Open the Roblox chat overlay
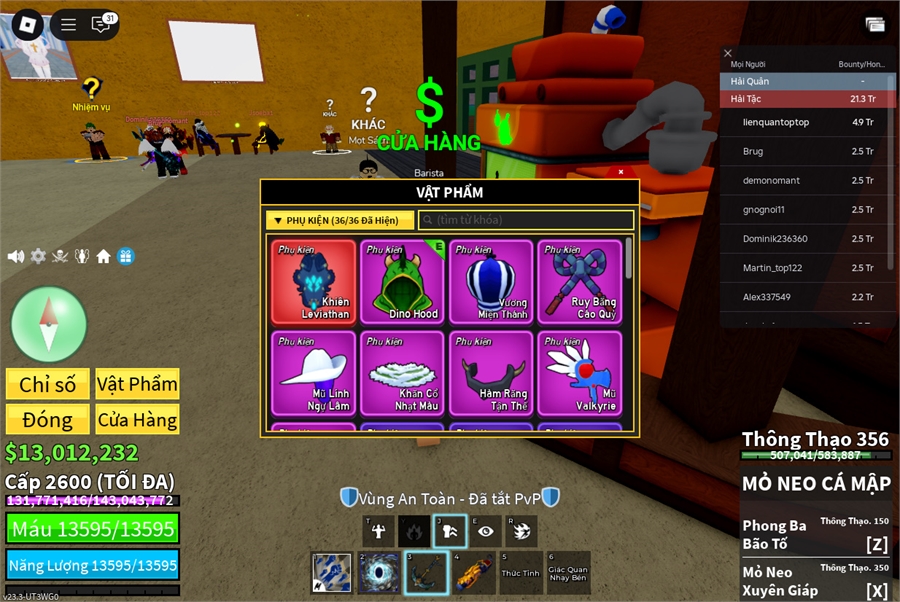The height and width of the screenshot is (602, 900). click(x=100, y=24)
